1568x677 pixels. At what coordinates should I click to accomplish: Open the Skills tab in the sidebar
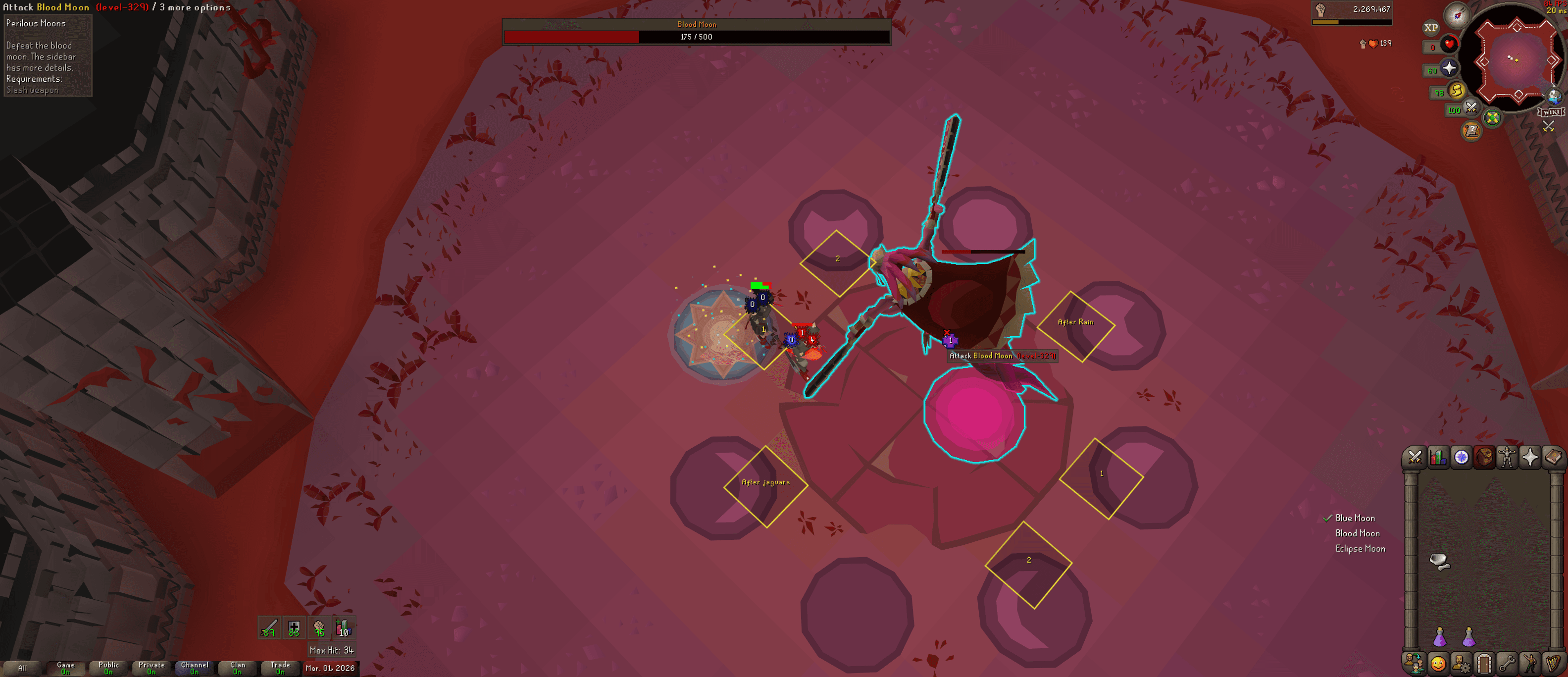tap(1438, 457)
